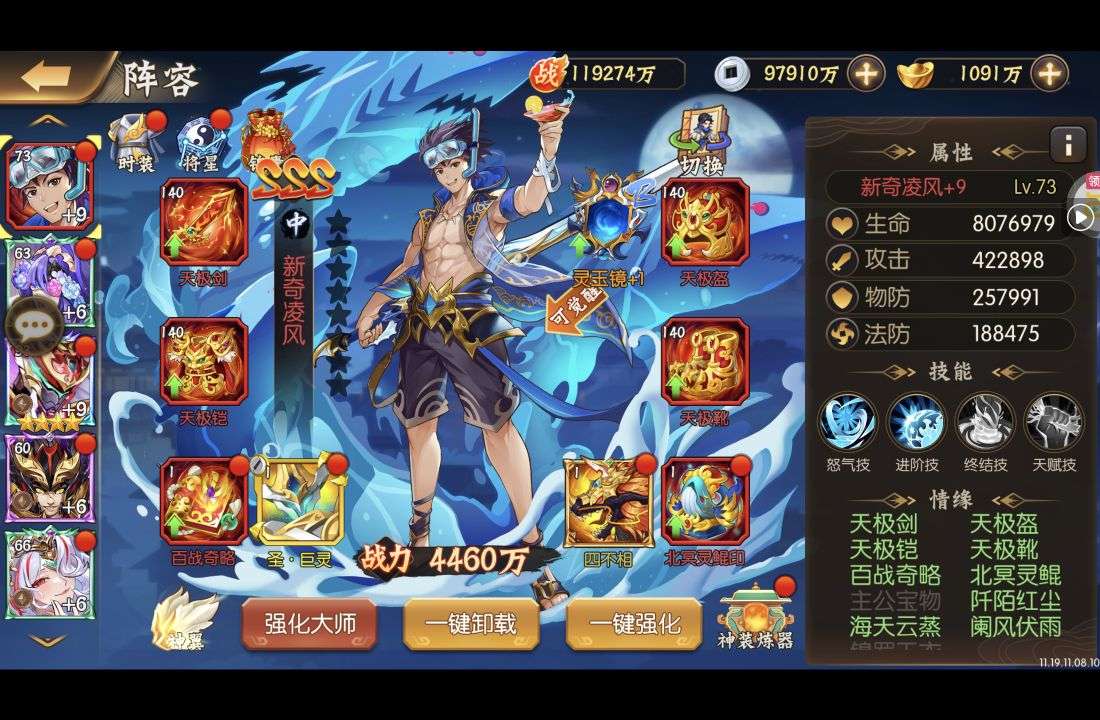Open the 圣·巨灵 equipment slot
Viewport: 1100px width, 720px height.
click(297, 502)
